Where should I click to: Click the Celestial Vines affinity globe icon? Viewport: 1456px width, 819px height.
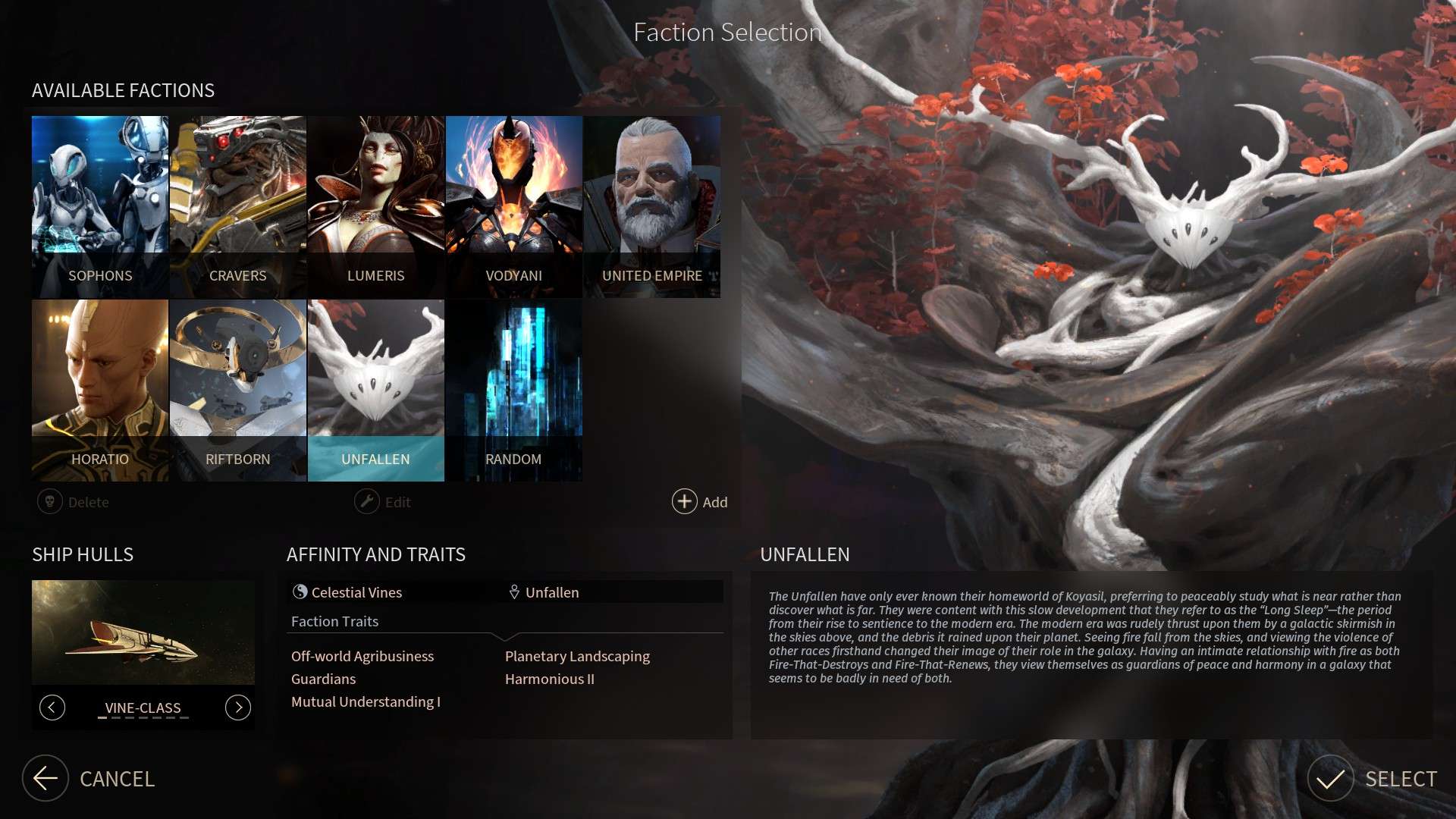302,591
